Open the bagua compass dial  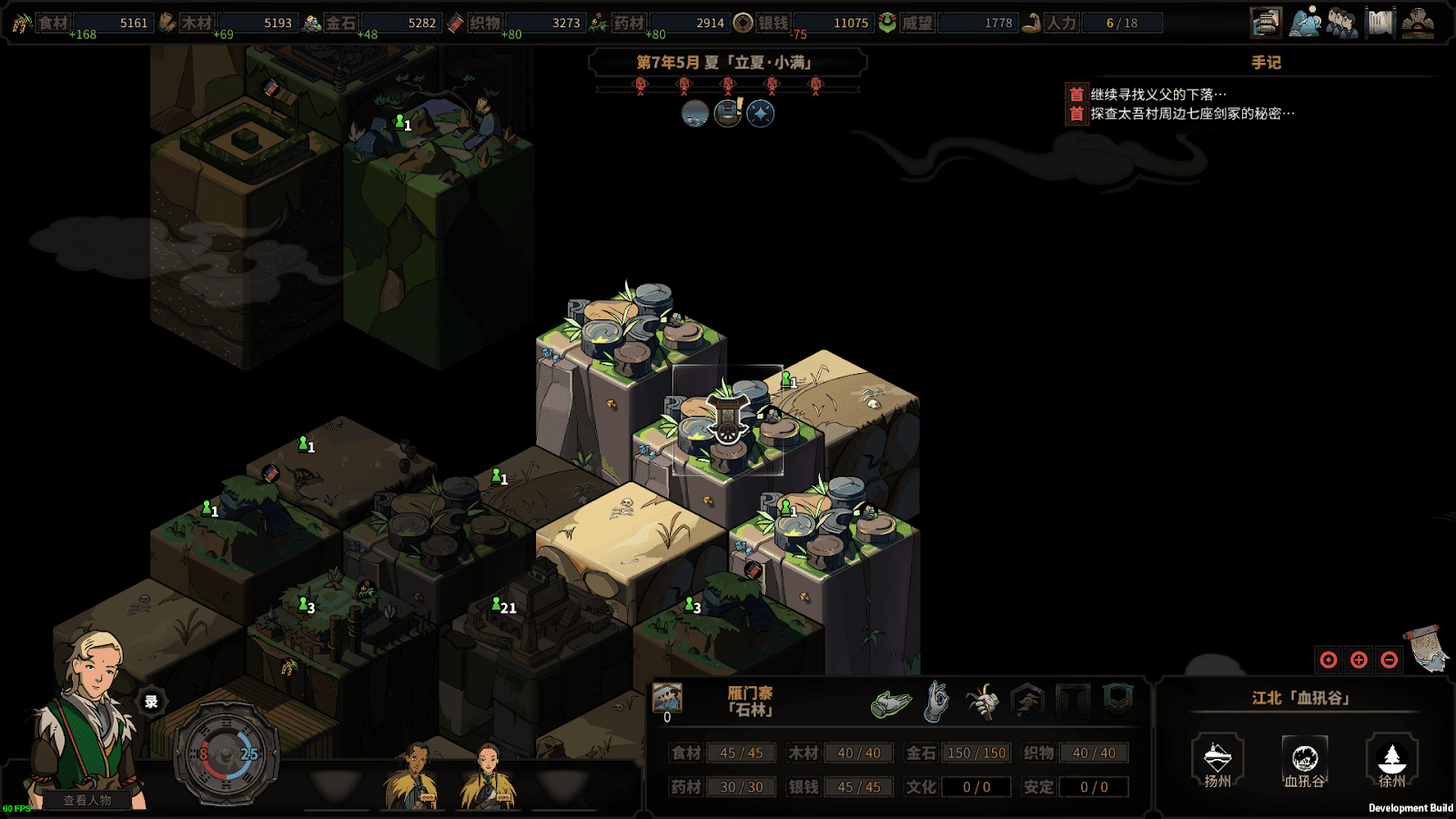tap(225, 754)
